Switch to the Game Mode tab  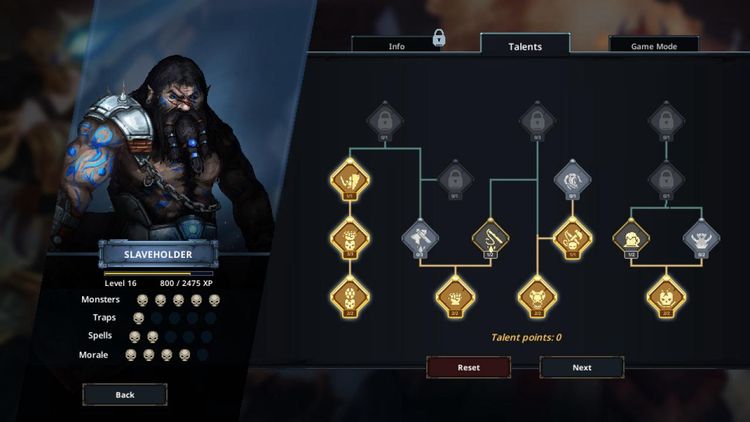point(653,46)
